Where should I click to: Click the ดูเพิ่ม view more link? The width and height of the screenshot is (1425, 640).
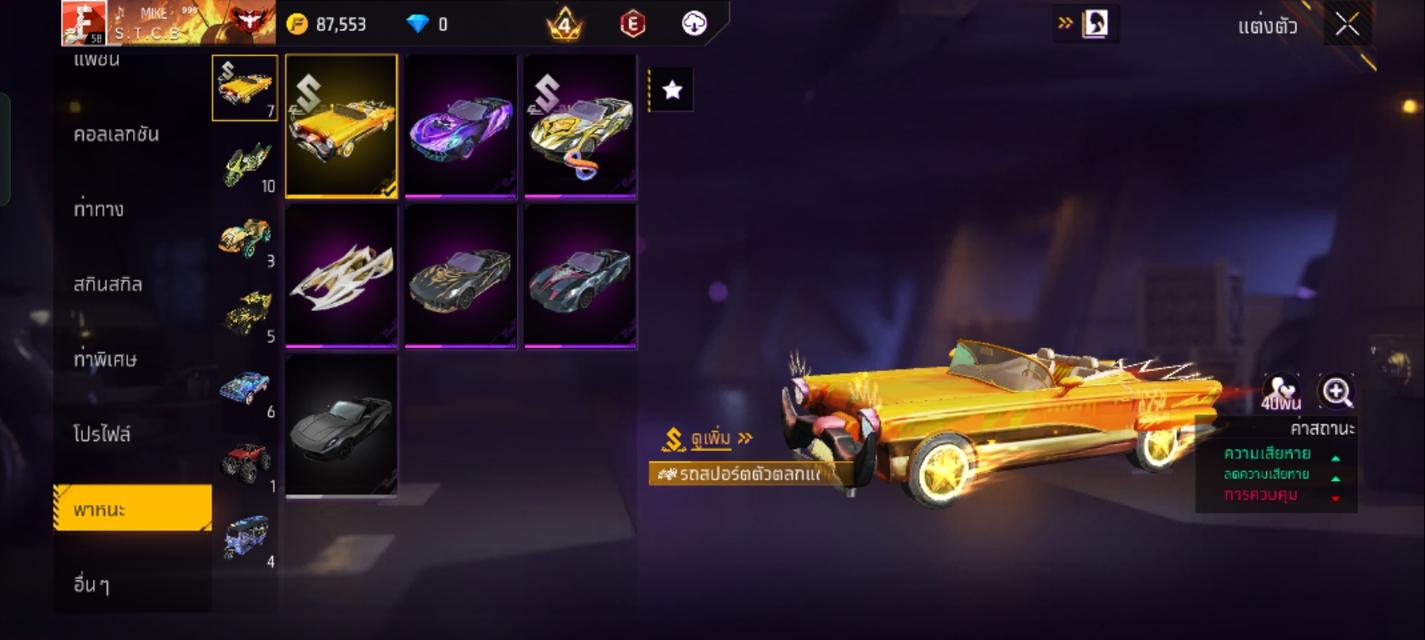pyautogui.click(x=708, y=439)
